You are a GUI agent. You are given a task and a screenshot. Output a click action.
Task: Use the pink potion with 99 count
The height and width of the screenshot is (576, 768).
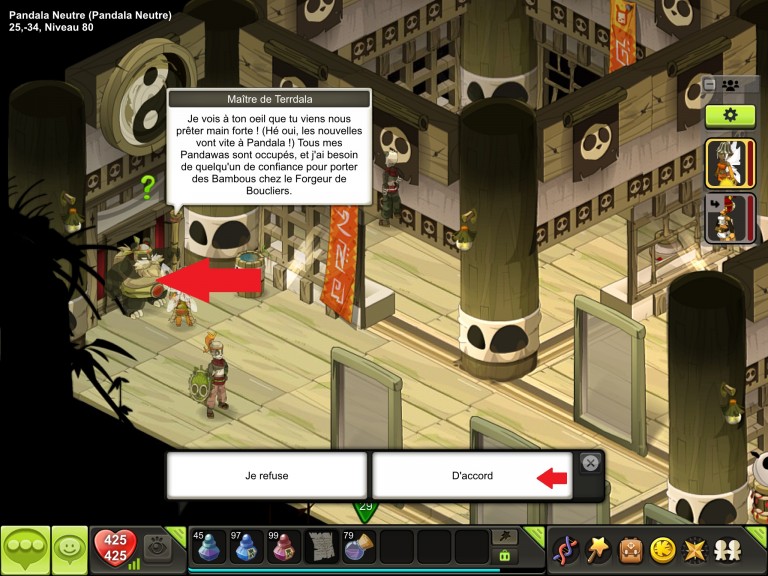[x=284, y=547]
